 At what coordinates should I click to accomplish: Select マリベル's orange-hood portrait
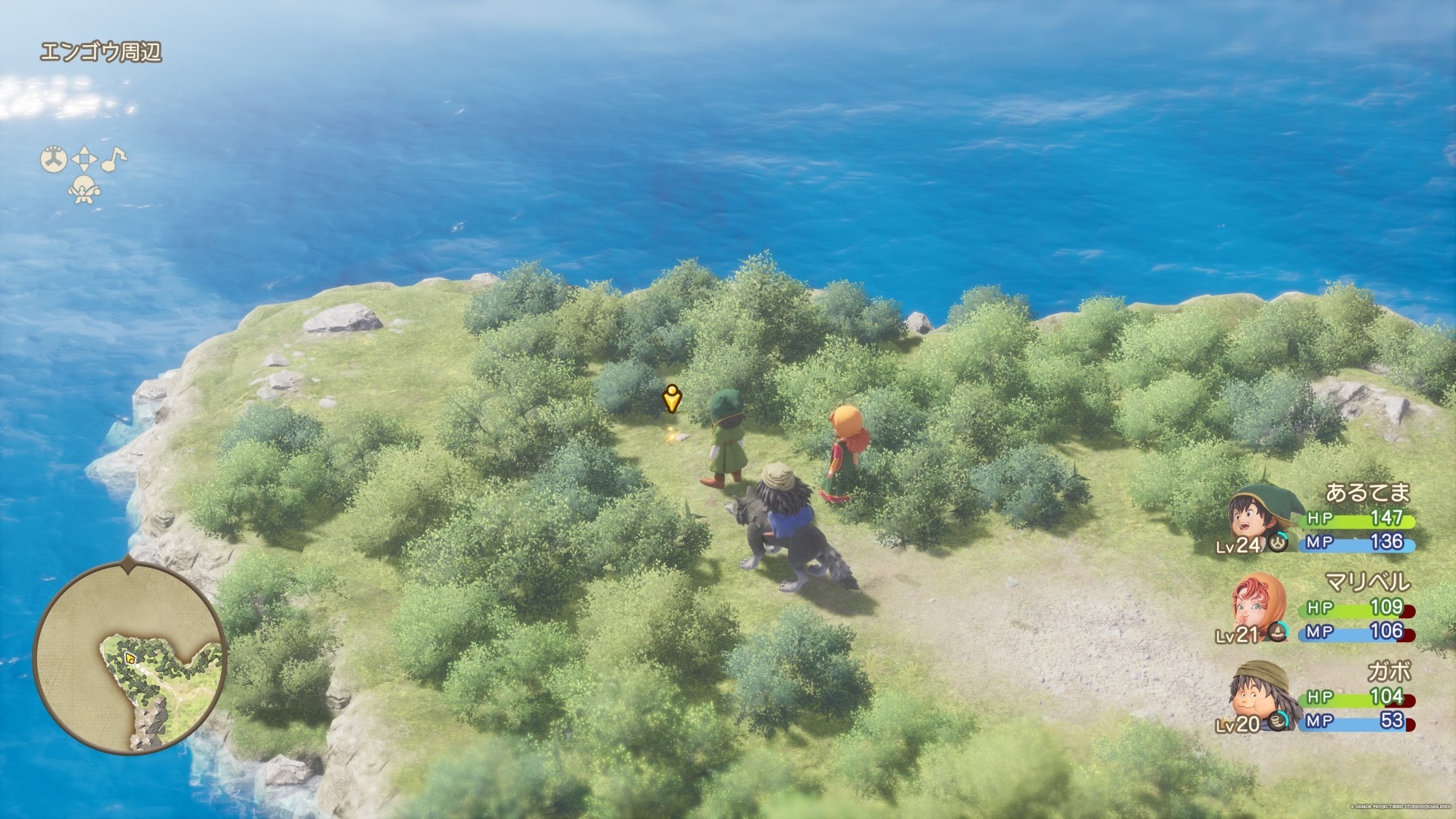click(1257, 604)
